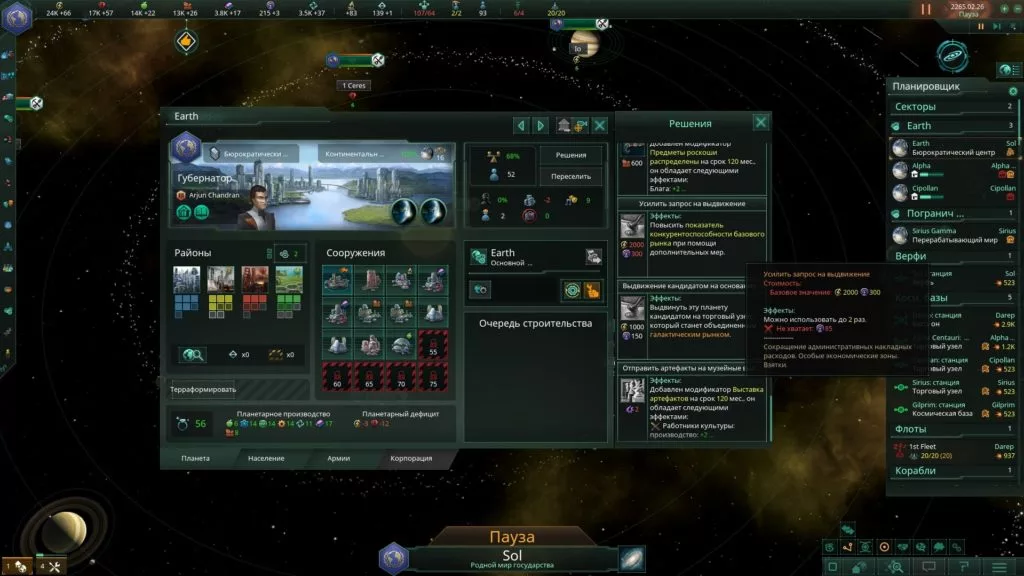Close the Решения decisions panel
The width and height of the screenshot is (1024, 576).
pos(761,122)
